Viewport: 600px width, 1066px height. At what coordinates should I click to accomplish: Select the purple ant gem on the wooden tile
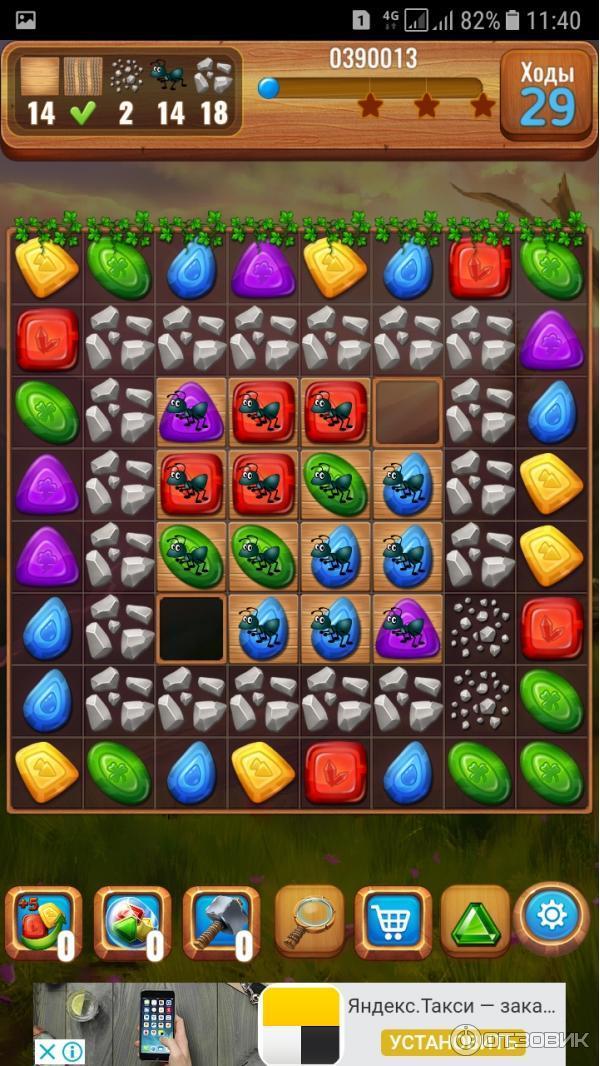point(191,412)
